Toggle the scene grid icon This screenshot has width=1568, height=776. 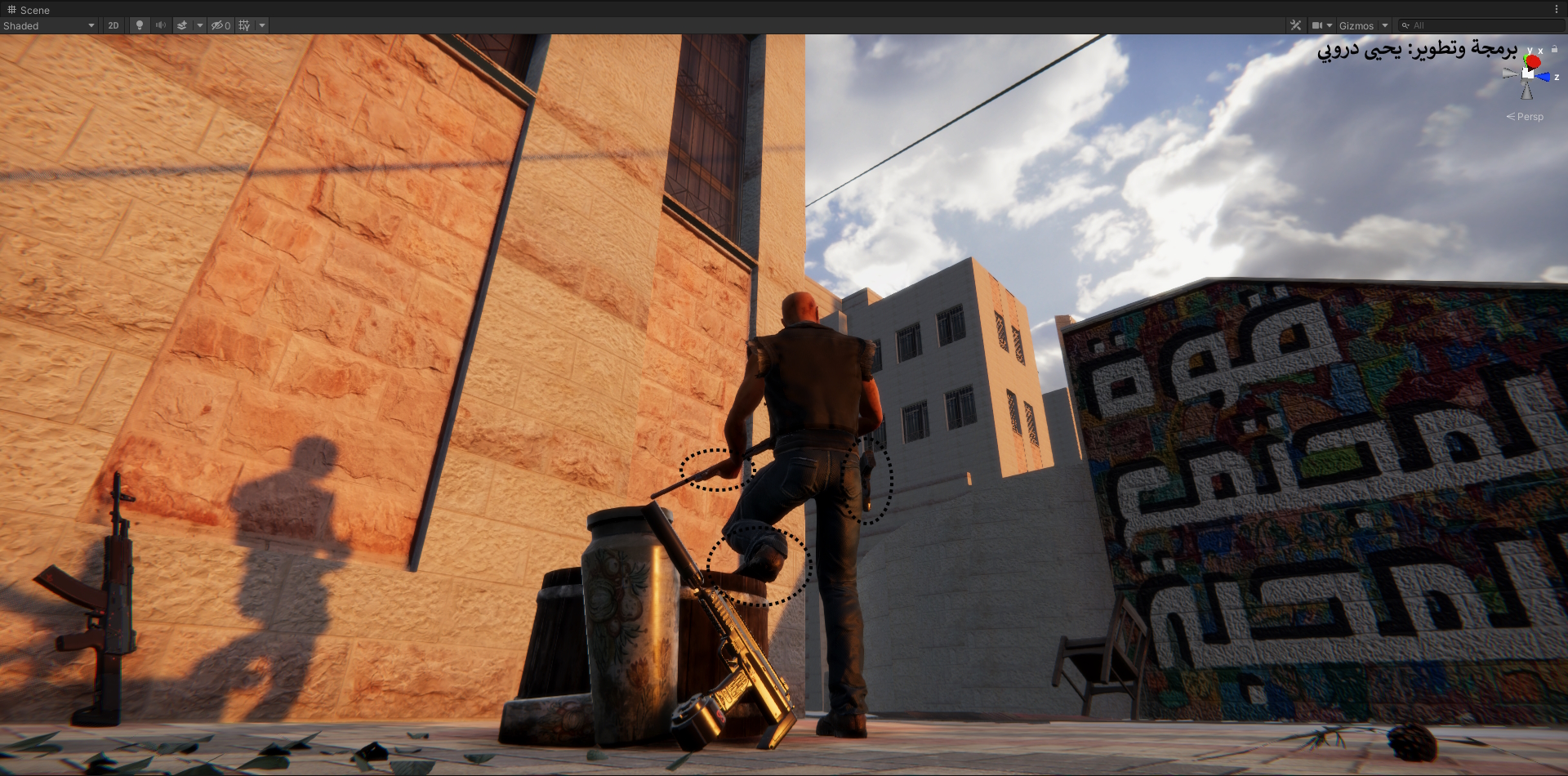tap(244, 25)
